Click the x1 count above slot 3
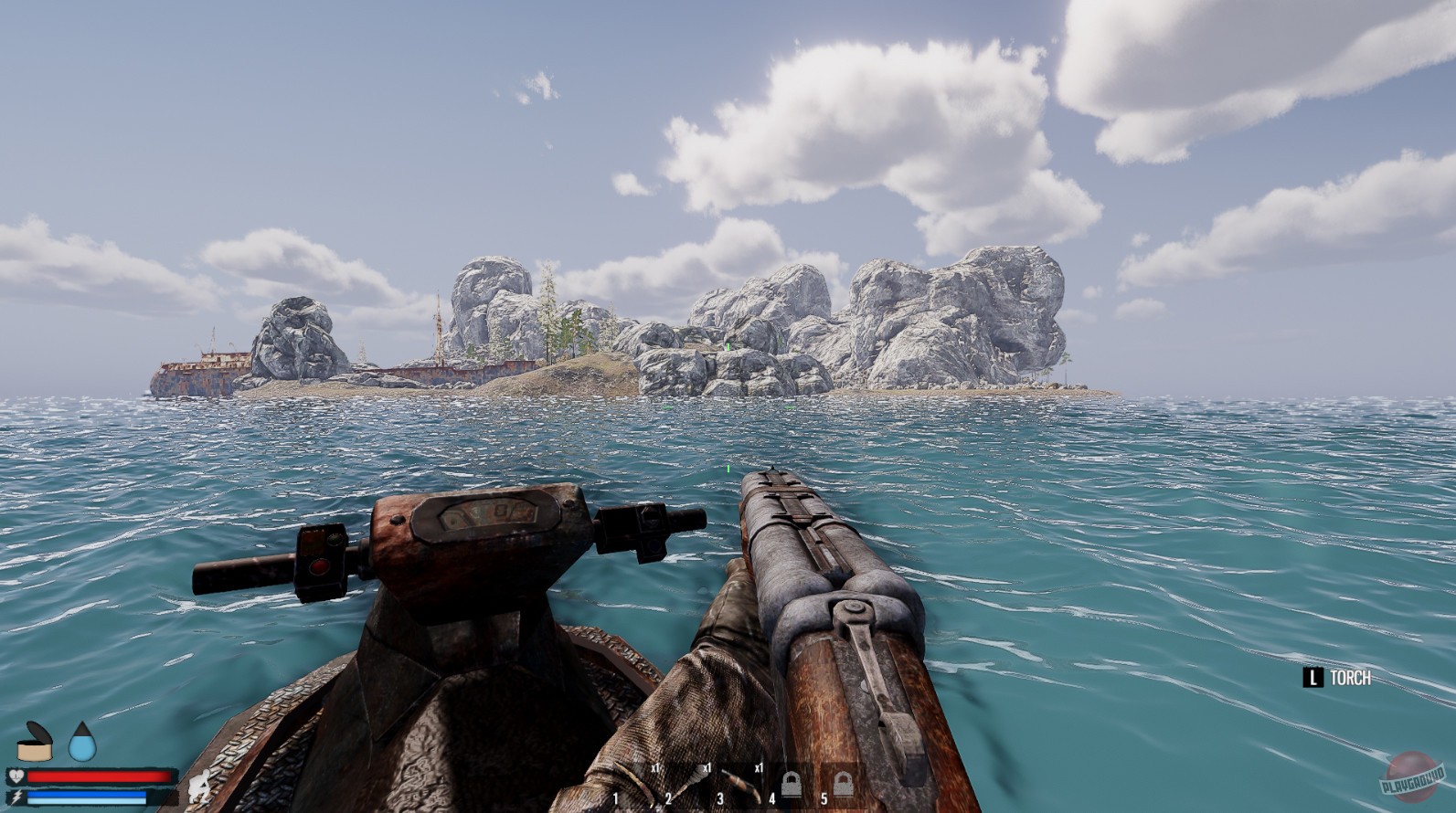The image size is (1456, 813). pyautogui.click(x=760, y=767)
